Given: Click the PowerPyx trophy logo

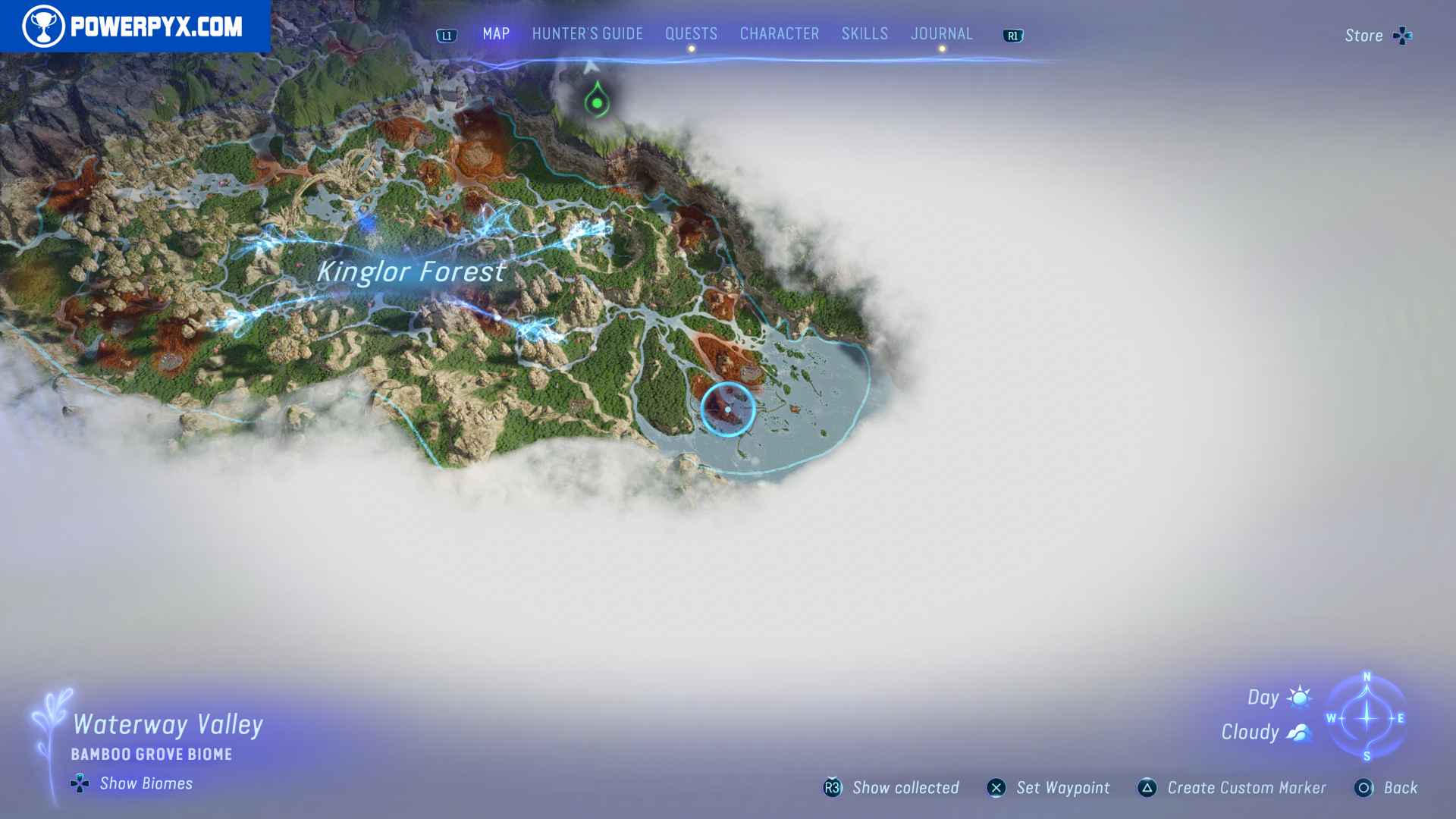Looking at the screenshot, I should click(x=45, y=24).
